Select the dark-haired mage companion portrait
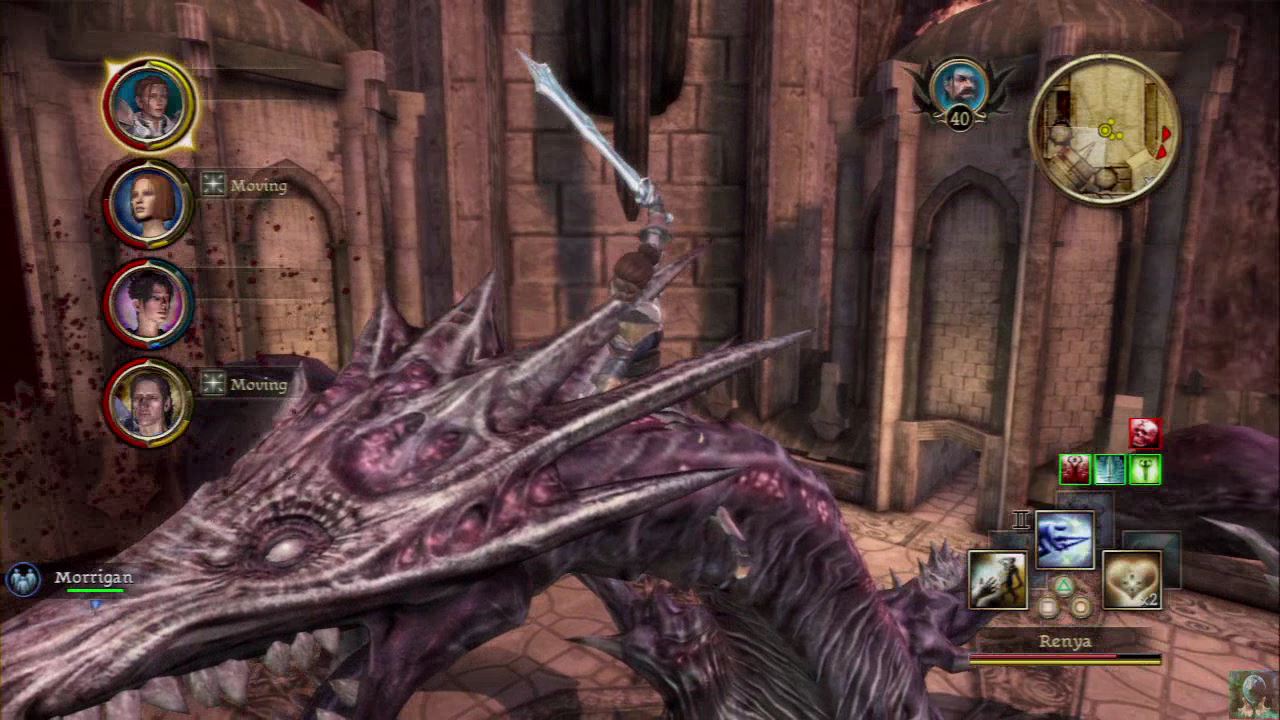The image size is (1280, 720). pyautogui.click(x=148, y=303)
